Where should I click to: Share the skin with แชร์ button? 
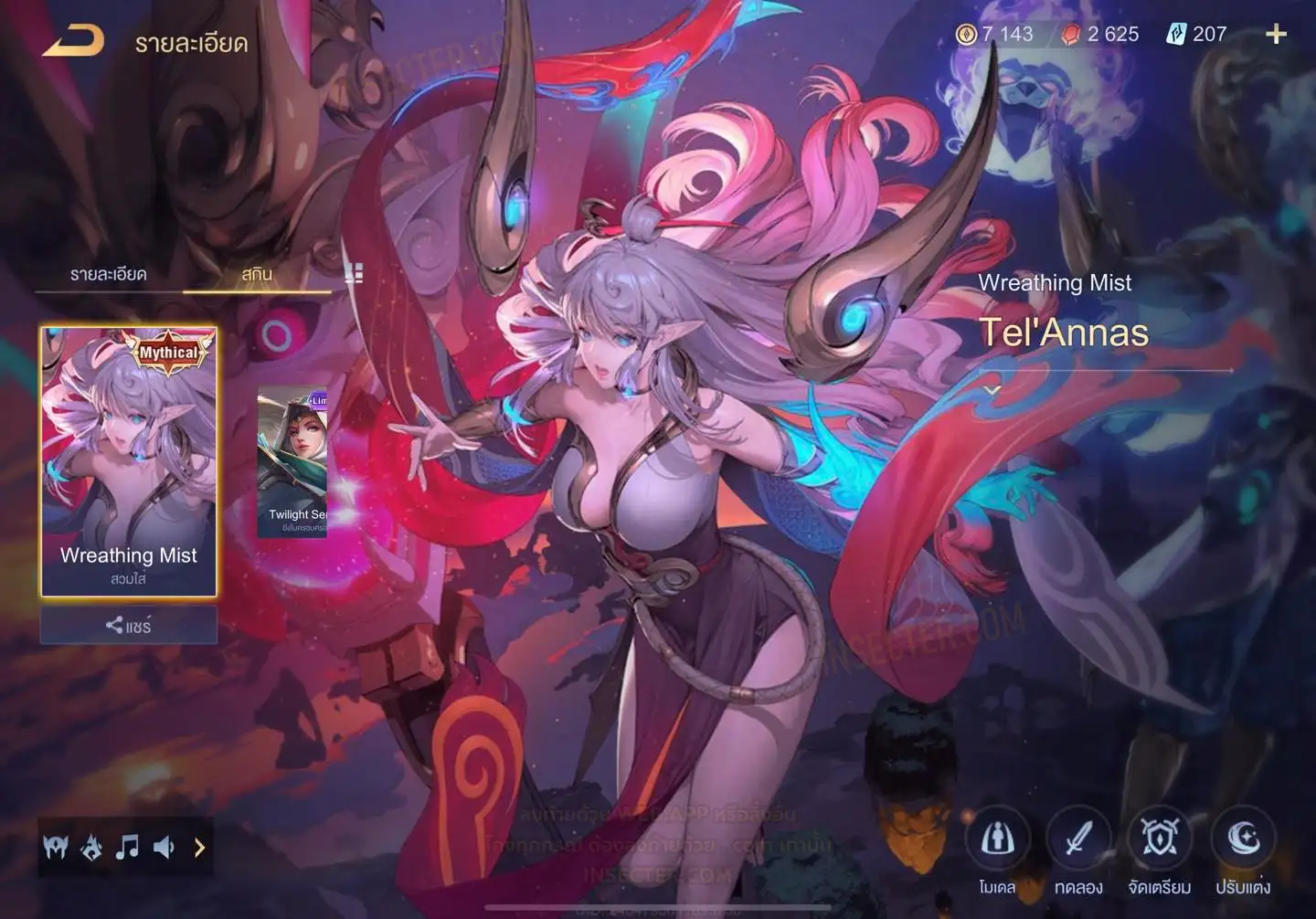pyautogui.click(x=129, y=626)
